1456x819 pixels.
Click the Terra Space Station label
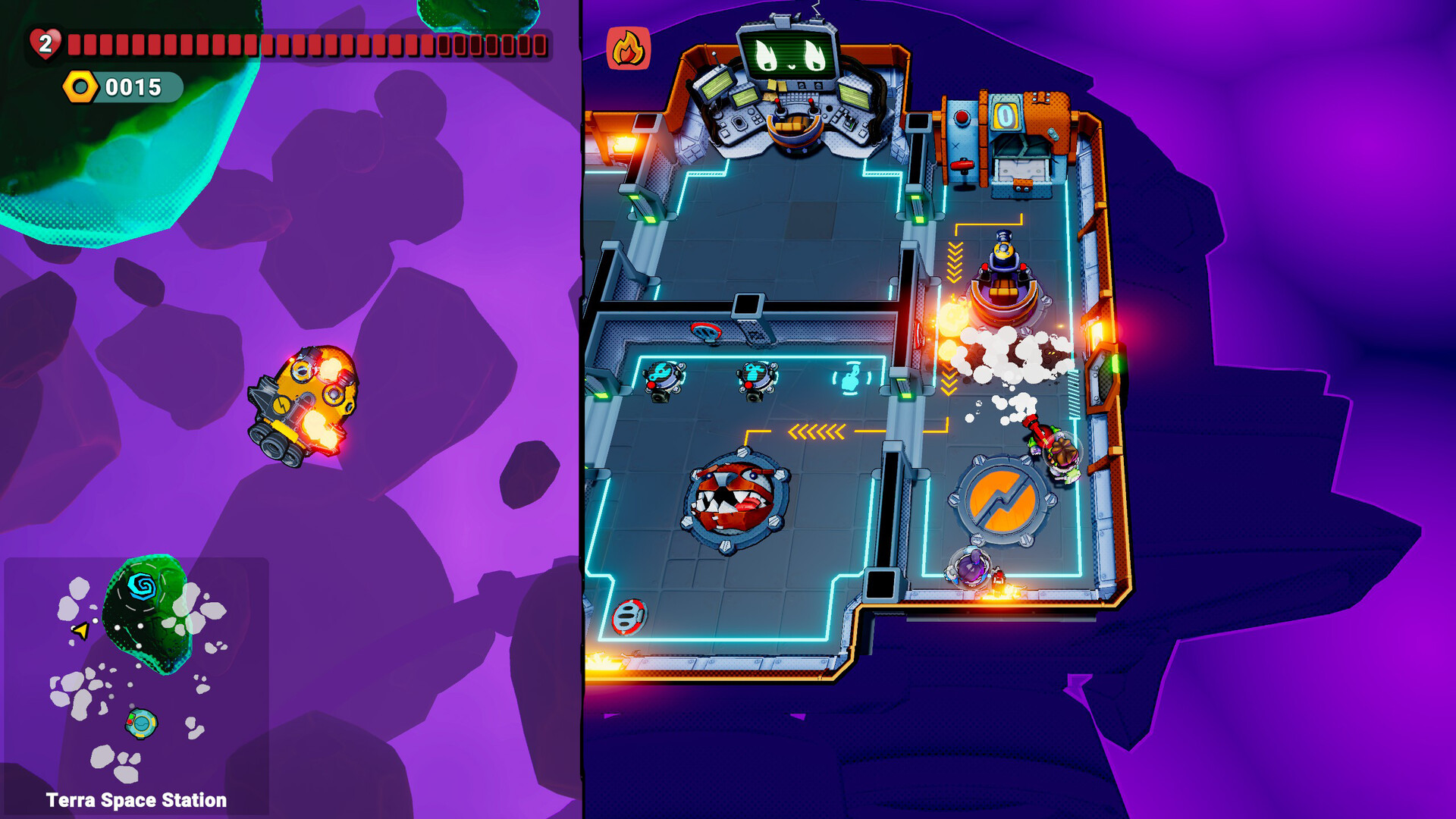(136, 799)
